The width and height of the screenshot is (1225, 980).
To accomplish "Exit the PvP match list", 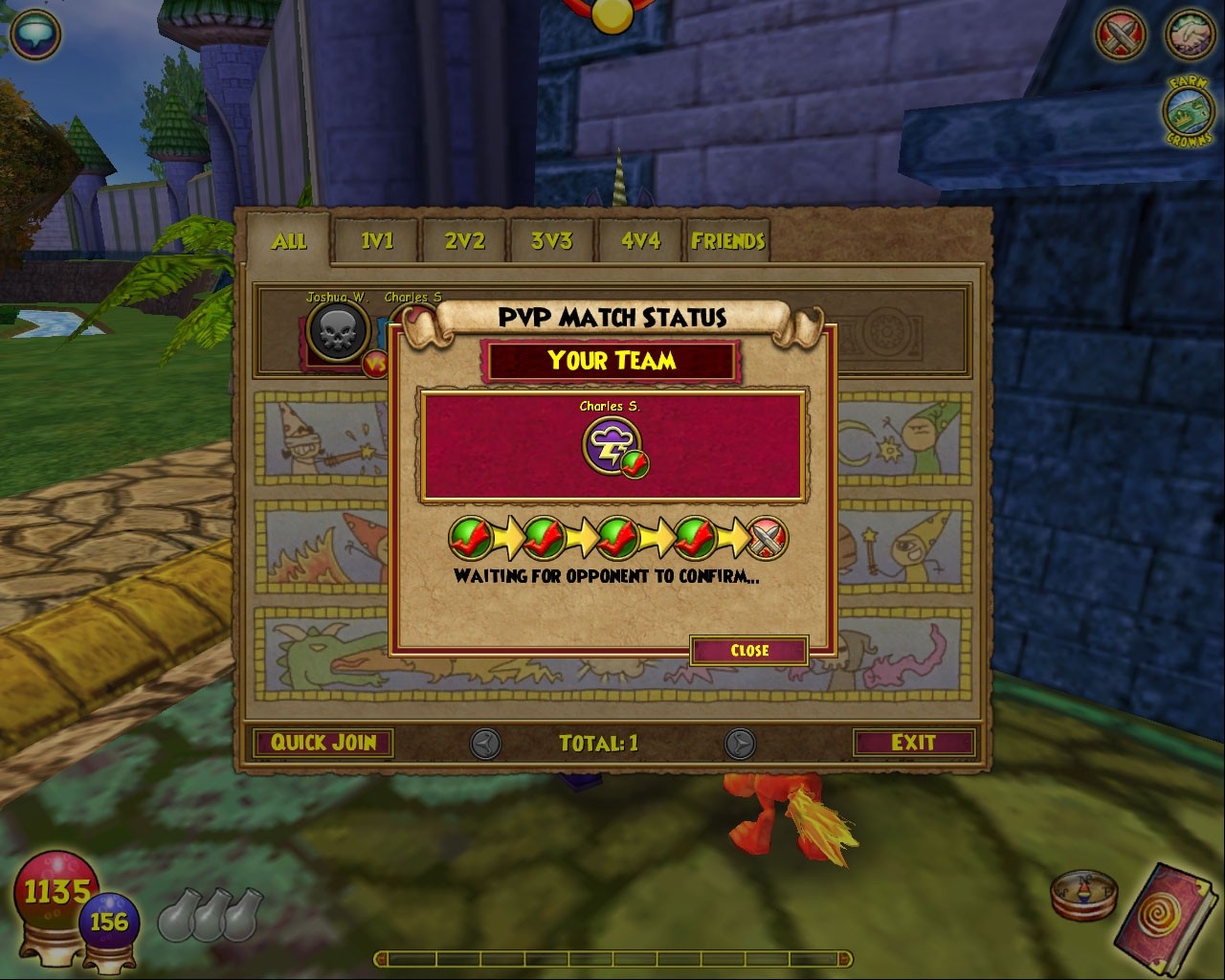I will point(913,743).
